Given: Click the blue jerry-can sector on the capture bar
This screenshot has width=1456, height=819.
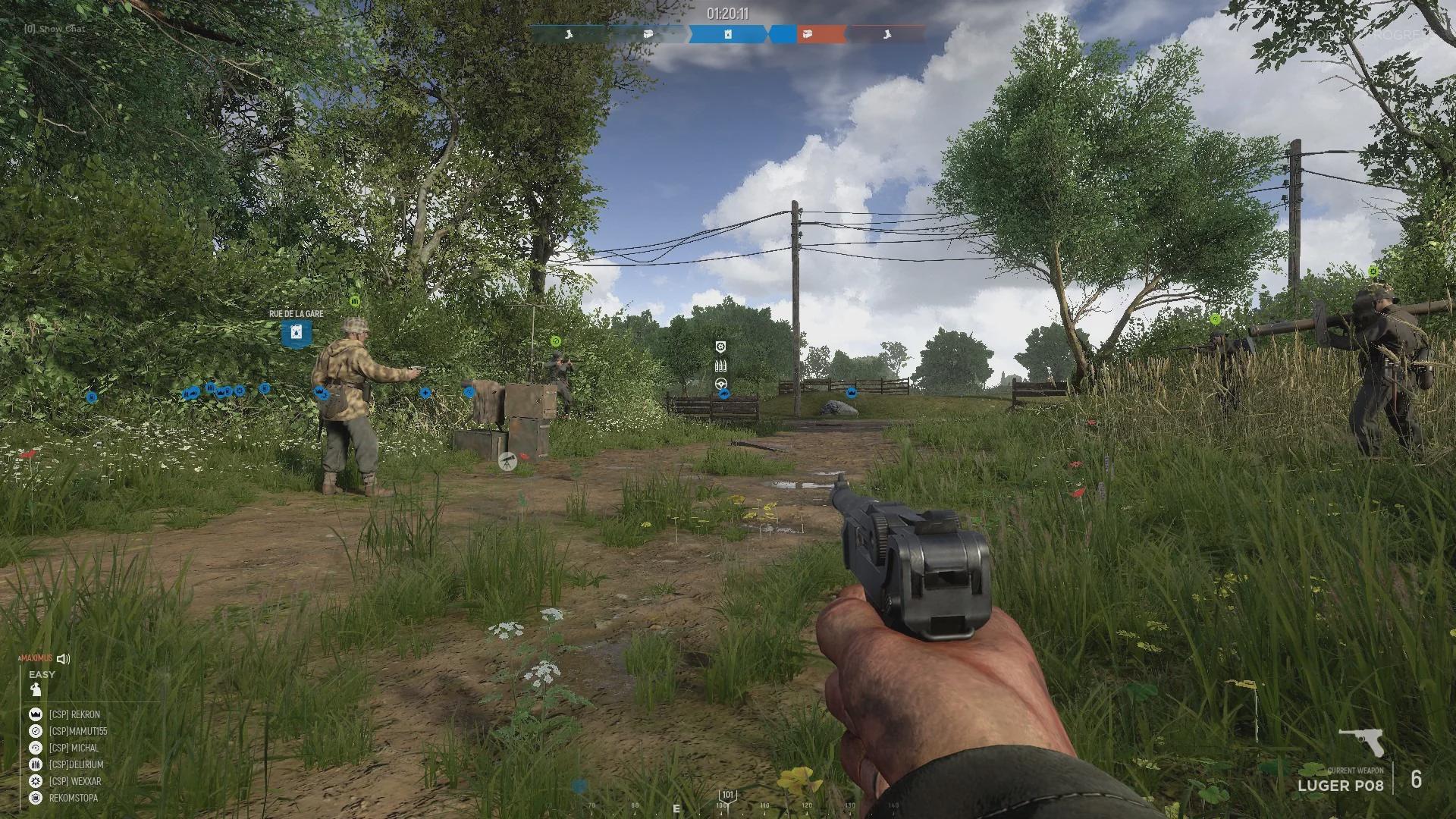Looking at the screenshot, I should click(726, 34).
